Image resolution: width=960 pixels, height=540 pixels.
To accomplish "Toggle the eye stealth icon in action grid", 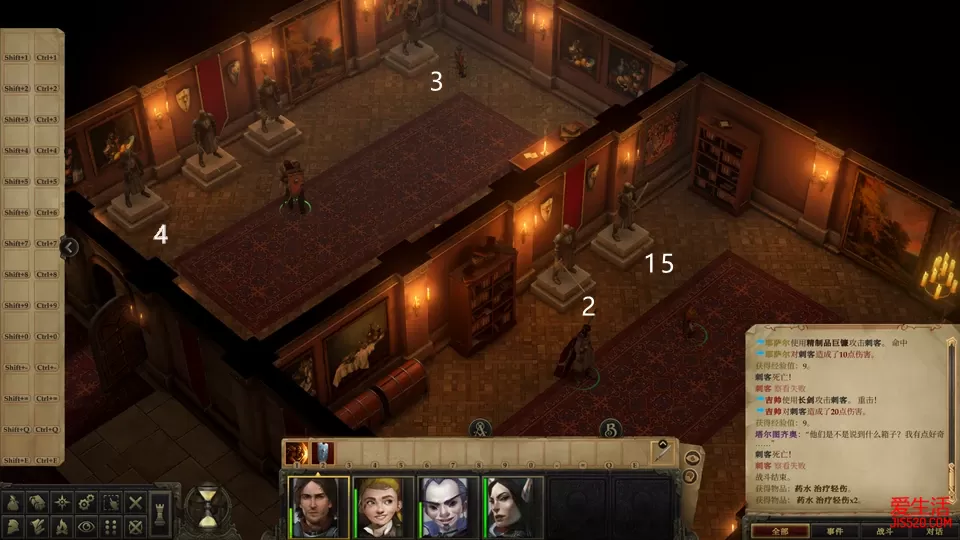I will click(88, 526).
